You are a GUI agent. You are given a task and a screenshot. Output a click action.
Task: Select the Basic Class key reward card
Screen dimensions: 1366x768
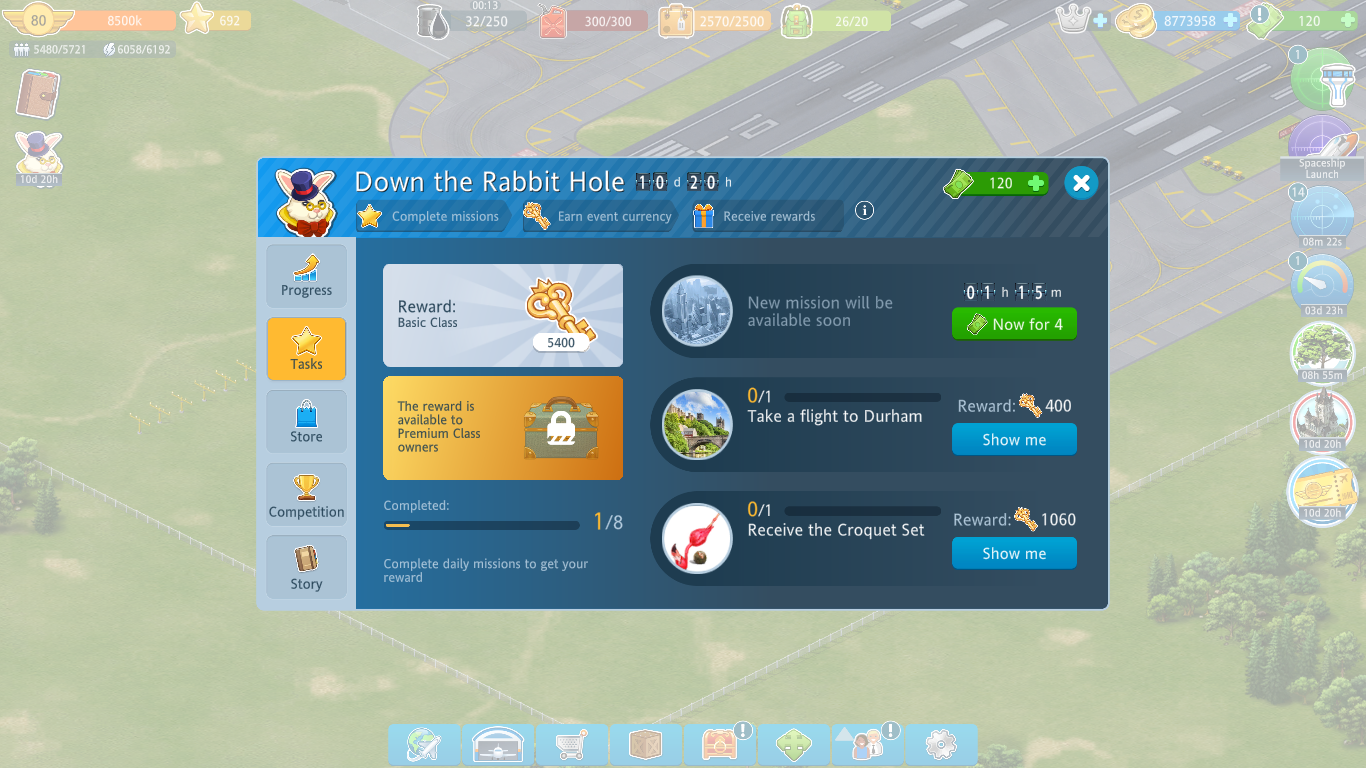pyautogui.click(x=503, y=316)
